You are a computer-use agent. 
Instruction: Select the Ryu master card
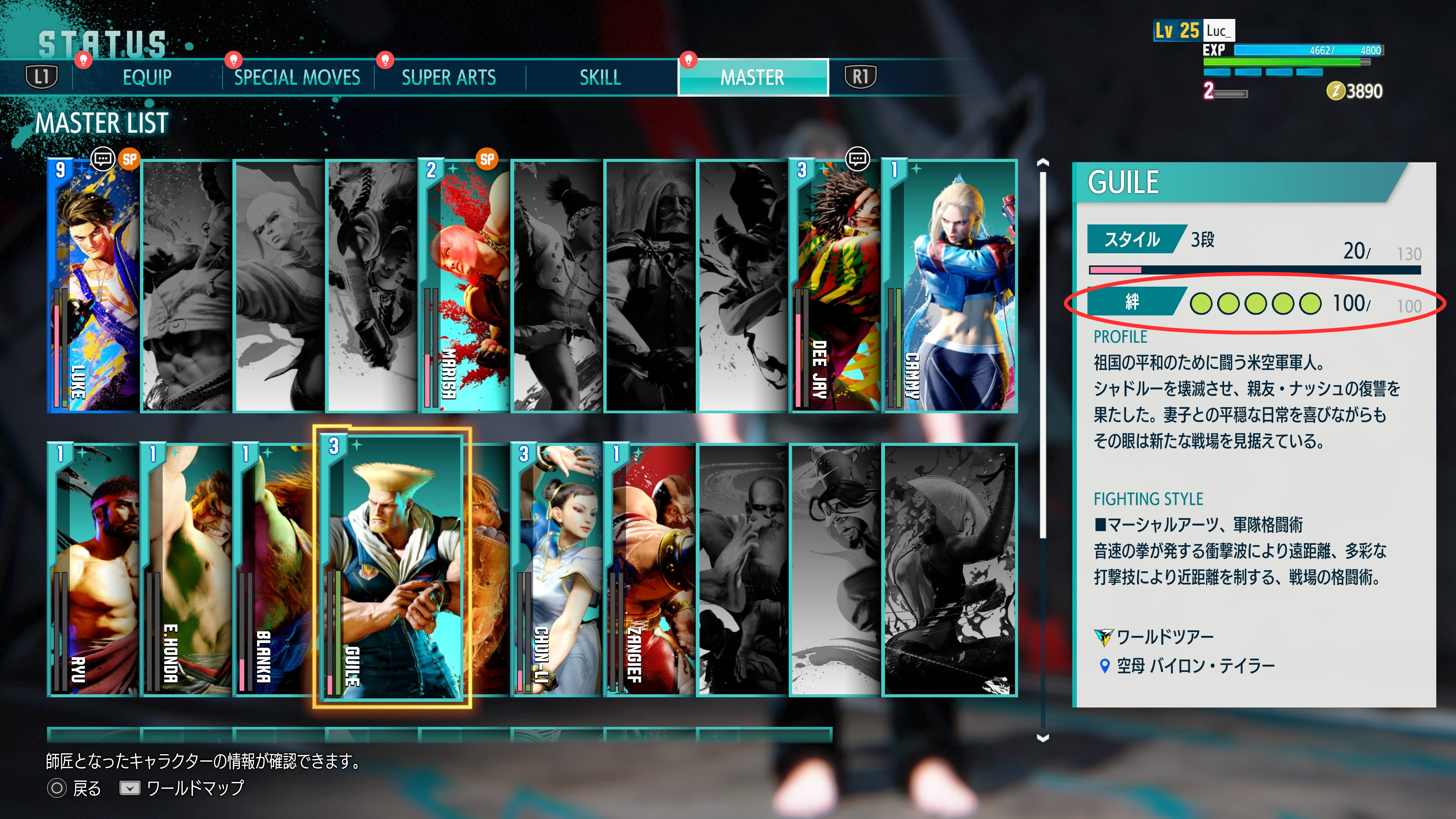[x=94, y=570]
